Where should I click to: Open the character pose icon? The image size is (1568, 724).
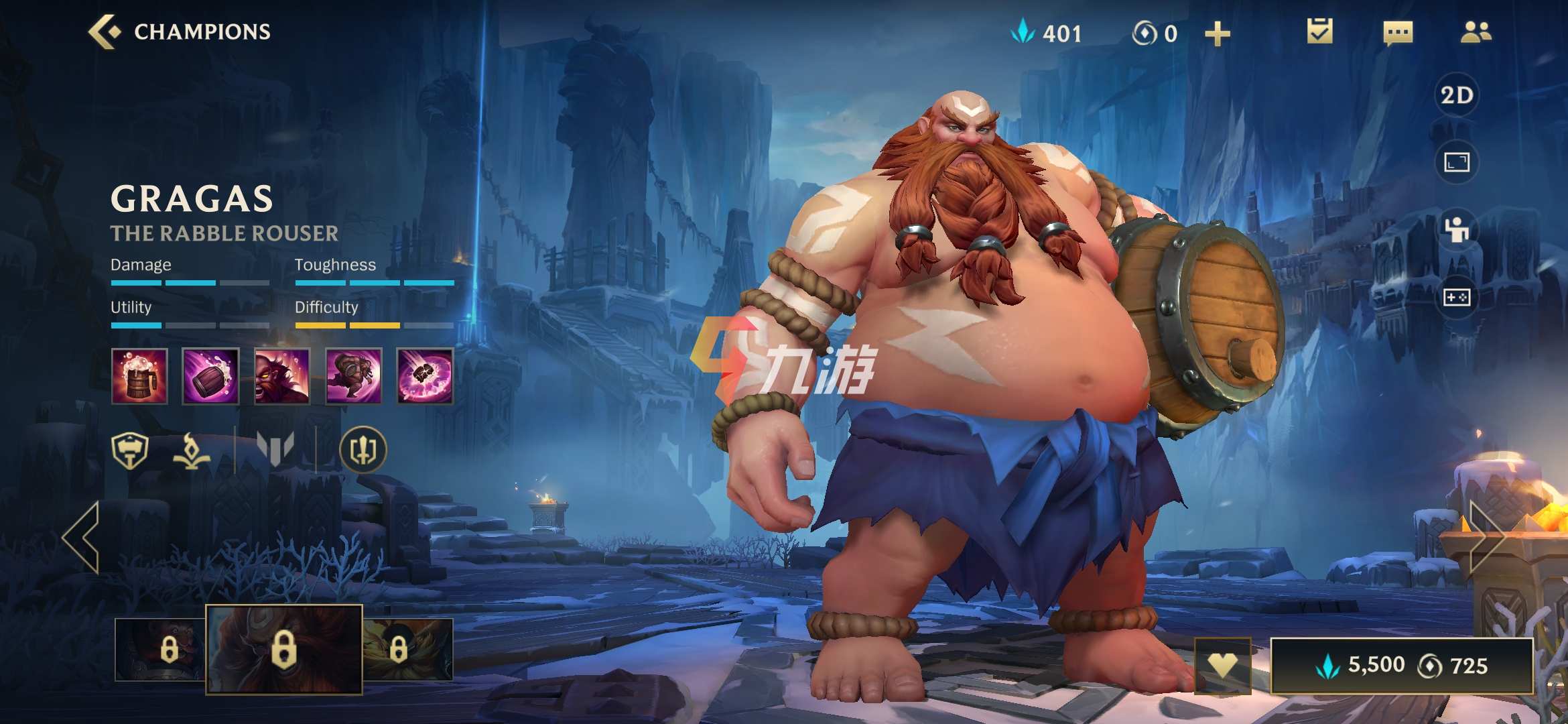coord(1457,230)
